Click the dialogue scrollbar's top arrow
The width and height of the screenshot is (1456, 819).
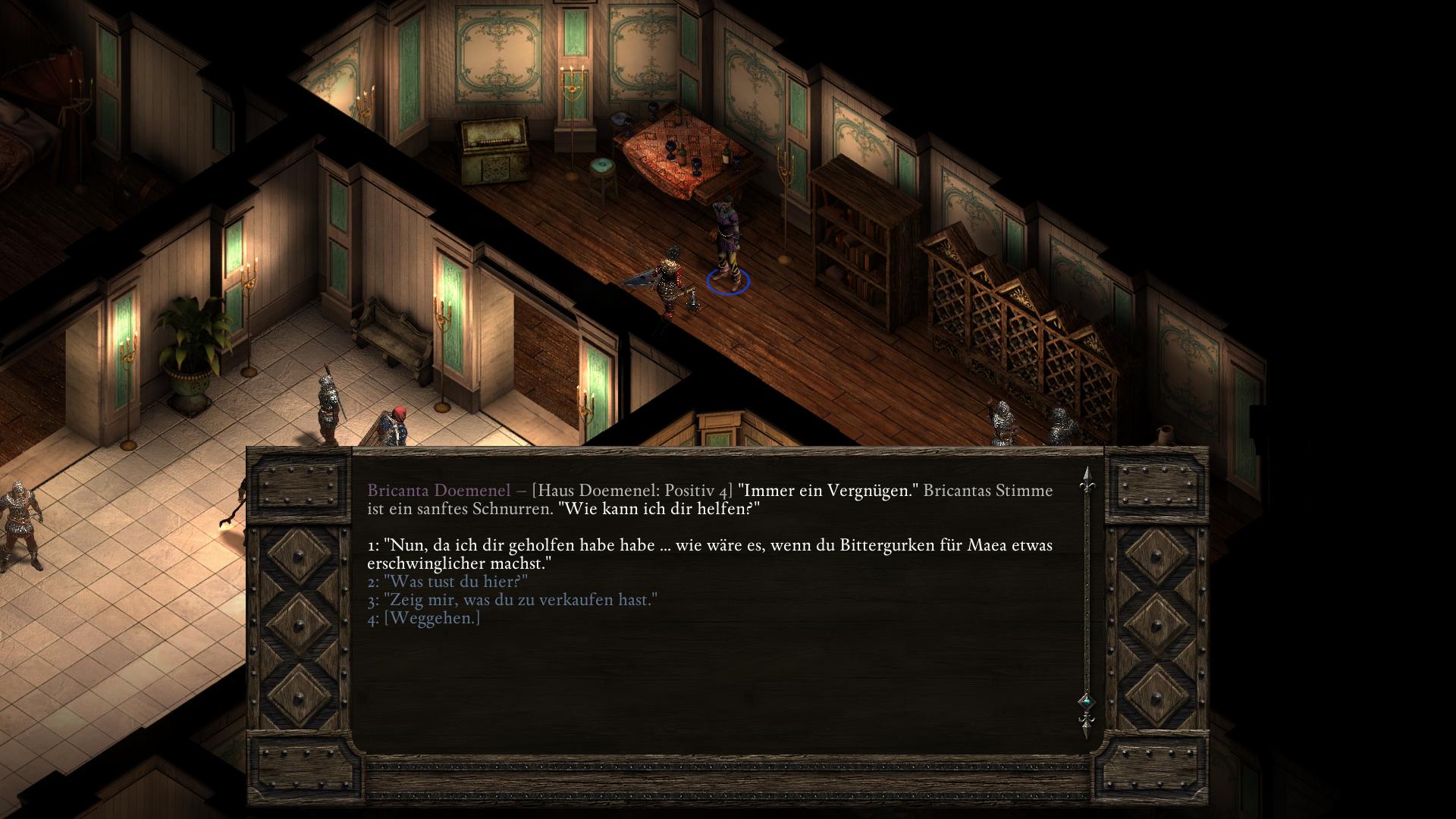(1087, 476)
